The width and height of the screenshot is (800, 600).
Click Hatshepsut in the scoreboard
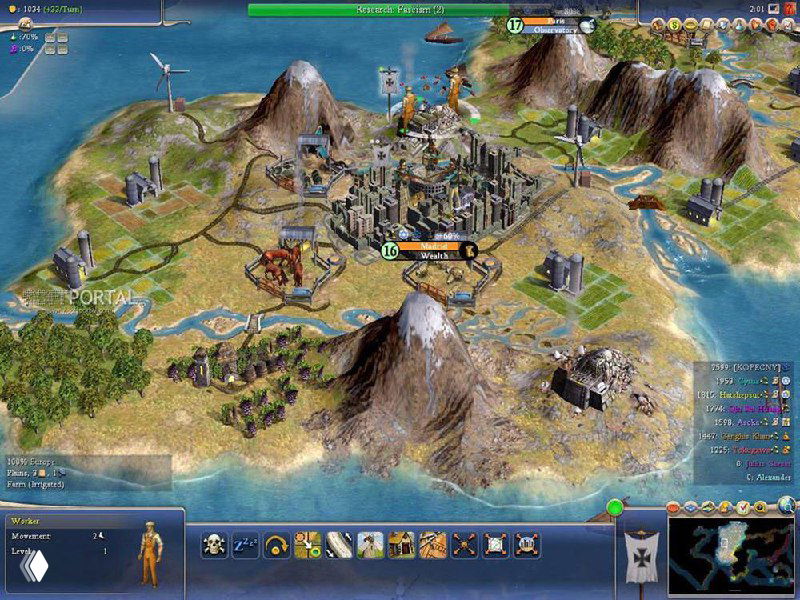point(740,395)
